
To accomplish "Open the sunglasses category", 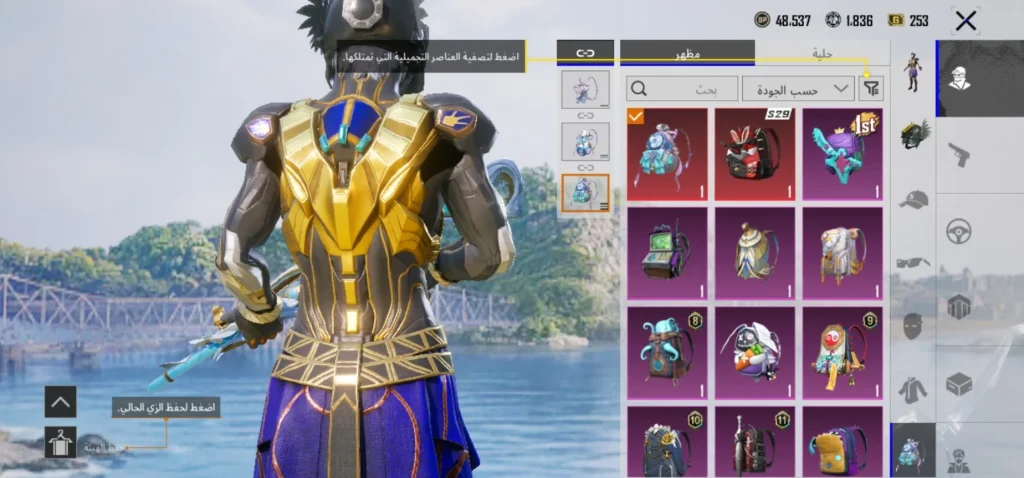I will click(913, 263).
